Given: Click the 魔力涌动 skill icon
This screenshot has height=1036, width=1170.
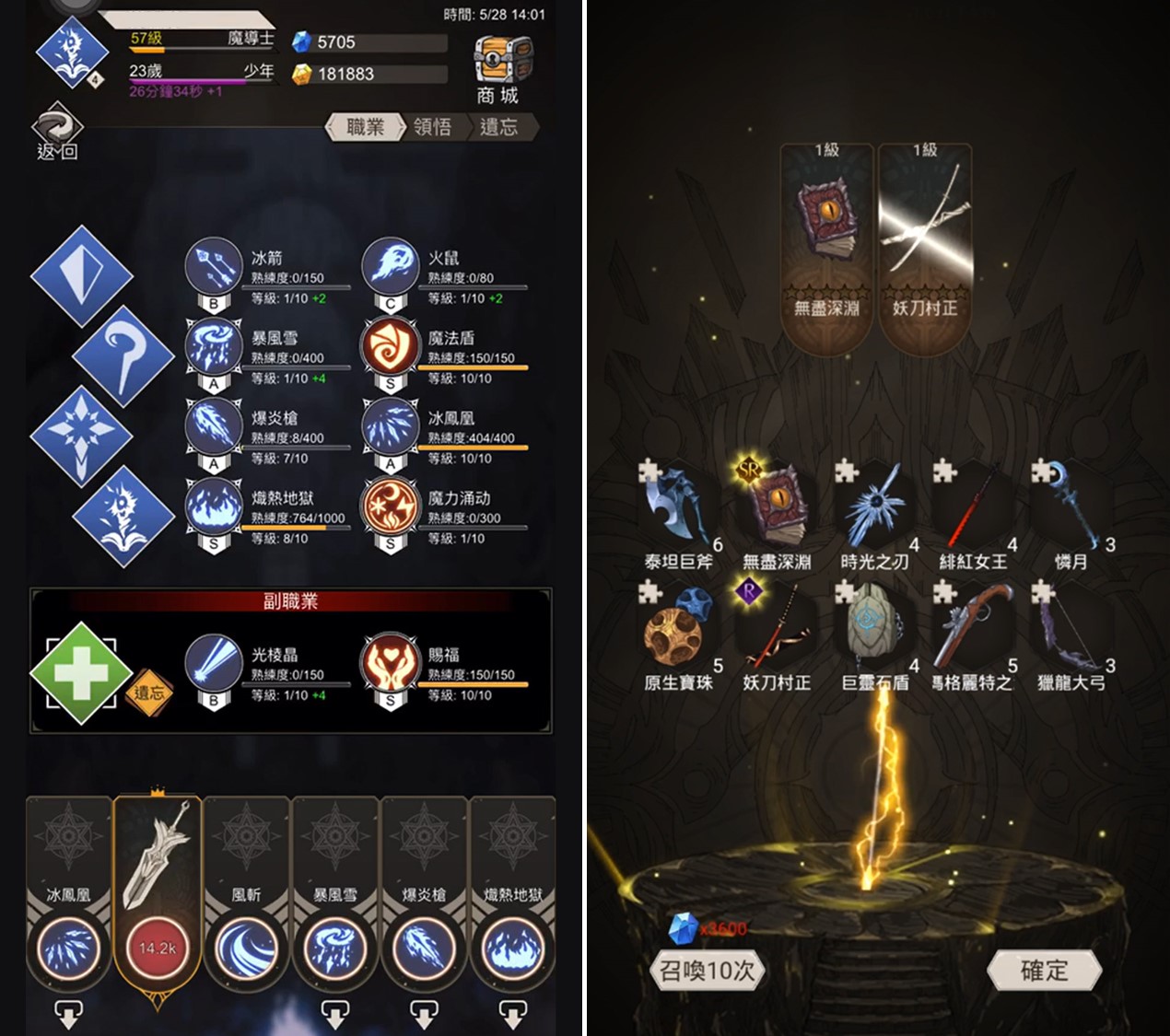Looking at the screenshot, I should pos(390,506).
